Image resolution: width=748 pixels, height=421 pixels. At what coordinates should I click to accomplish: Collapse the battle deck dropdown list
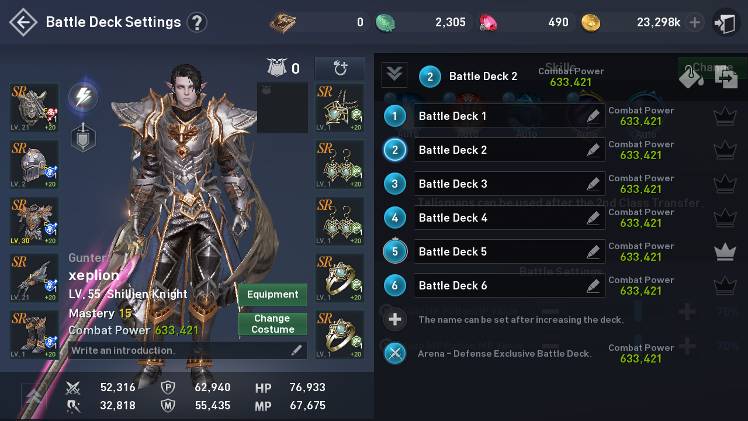(394, 75)
